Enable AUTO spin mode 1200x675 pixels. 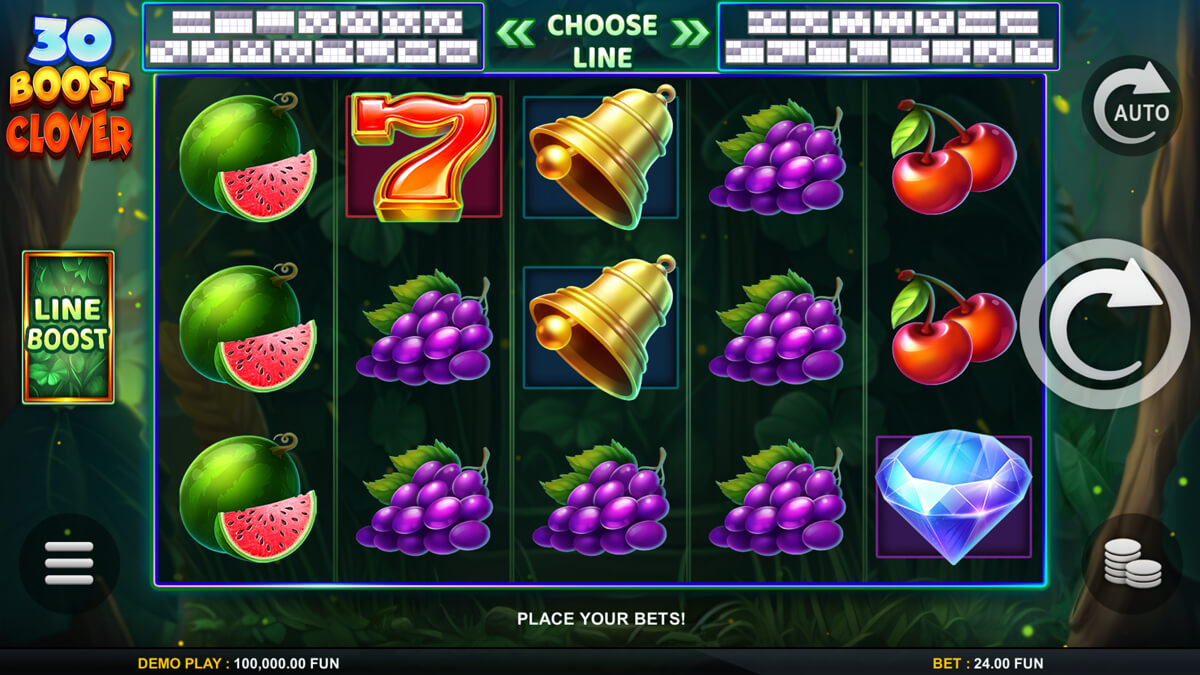click(x=1132, y=105)
